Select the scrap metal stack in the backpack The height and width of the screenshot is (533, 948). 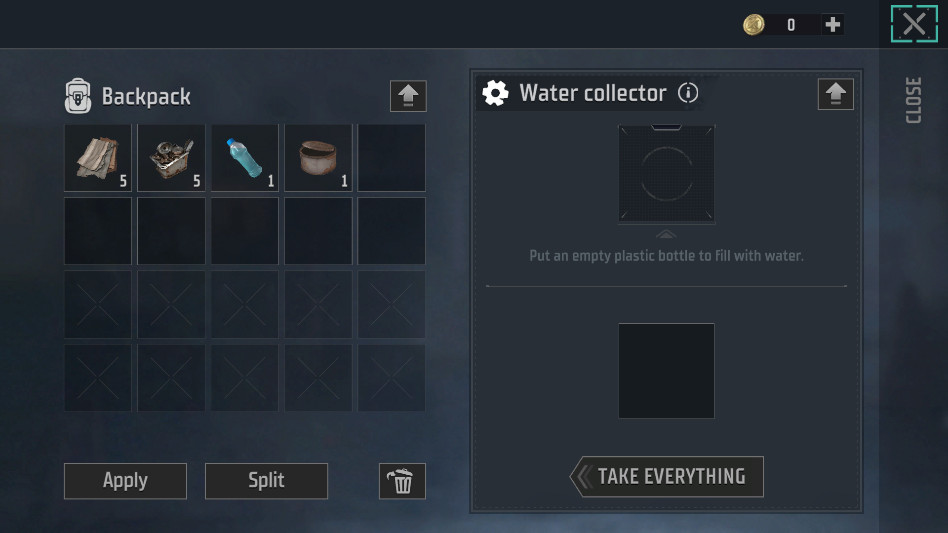click(x=171, y=157)
